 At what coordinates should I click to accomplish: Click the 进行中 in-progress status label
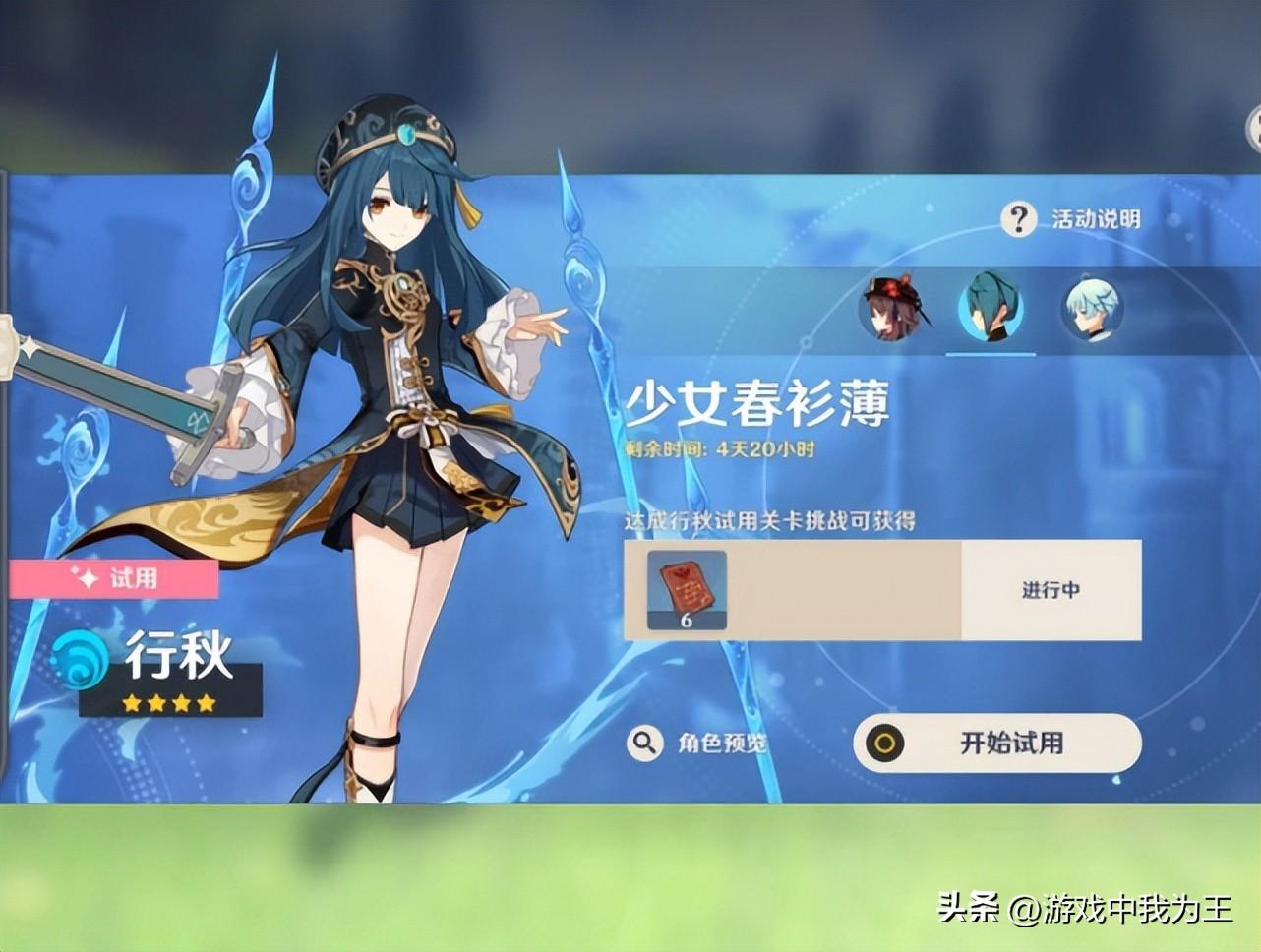(1049, 591)
